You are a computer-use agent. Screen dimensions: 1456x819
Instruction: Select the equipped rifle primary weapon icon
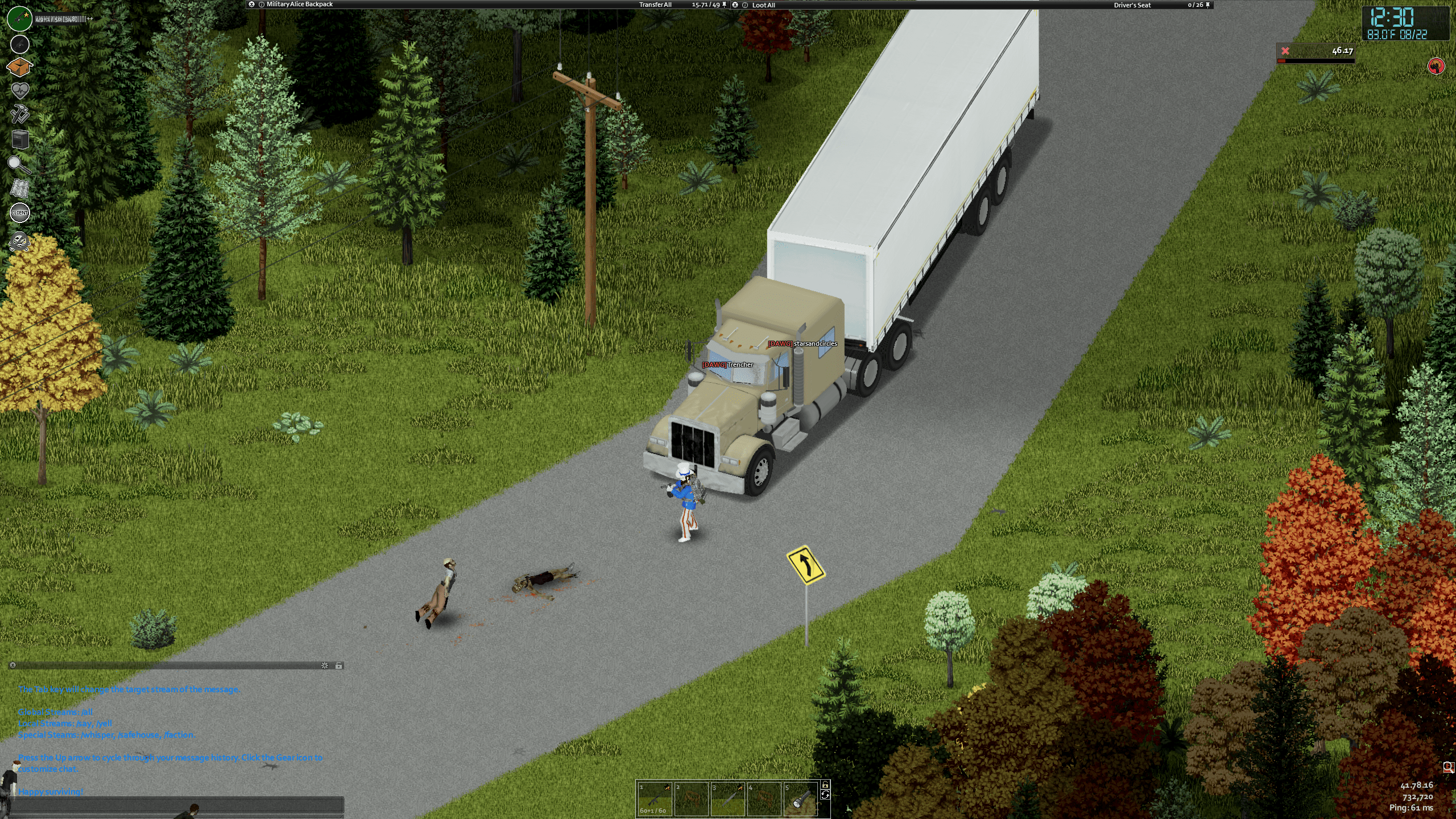[x=20, y=19]
